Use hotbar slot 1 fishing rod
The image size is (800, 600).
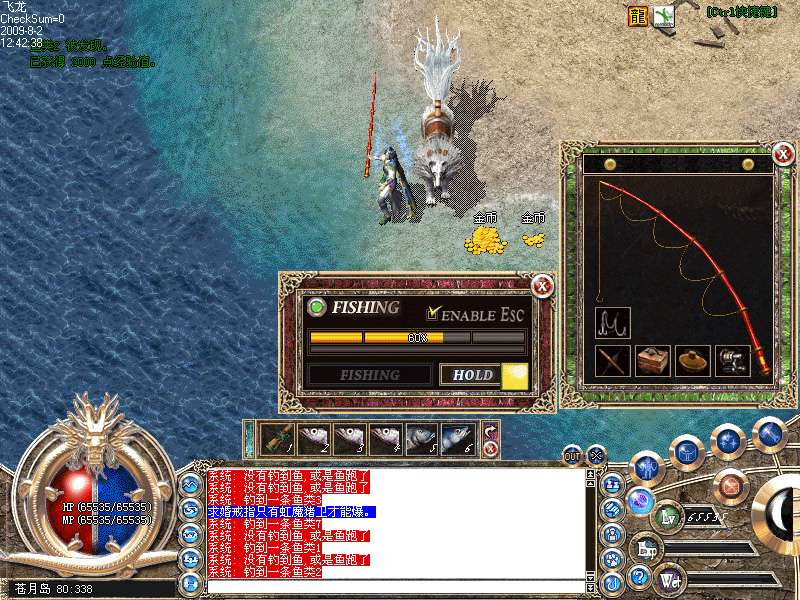(x=277, y=438)
